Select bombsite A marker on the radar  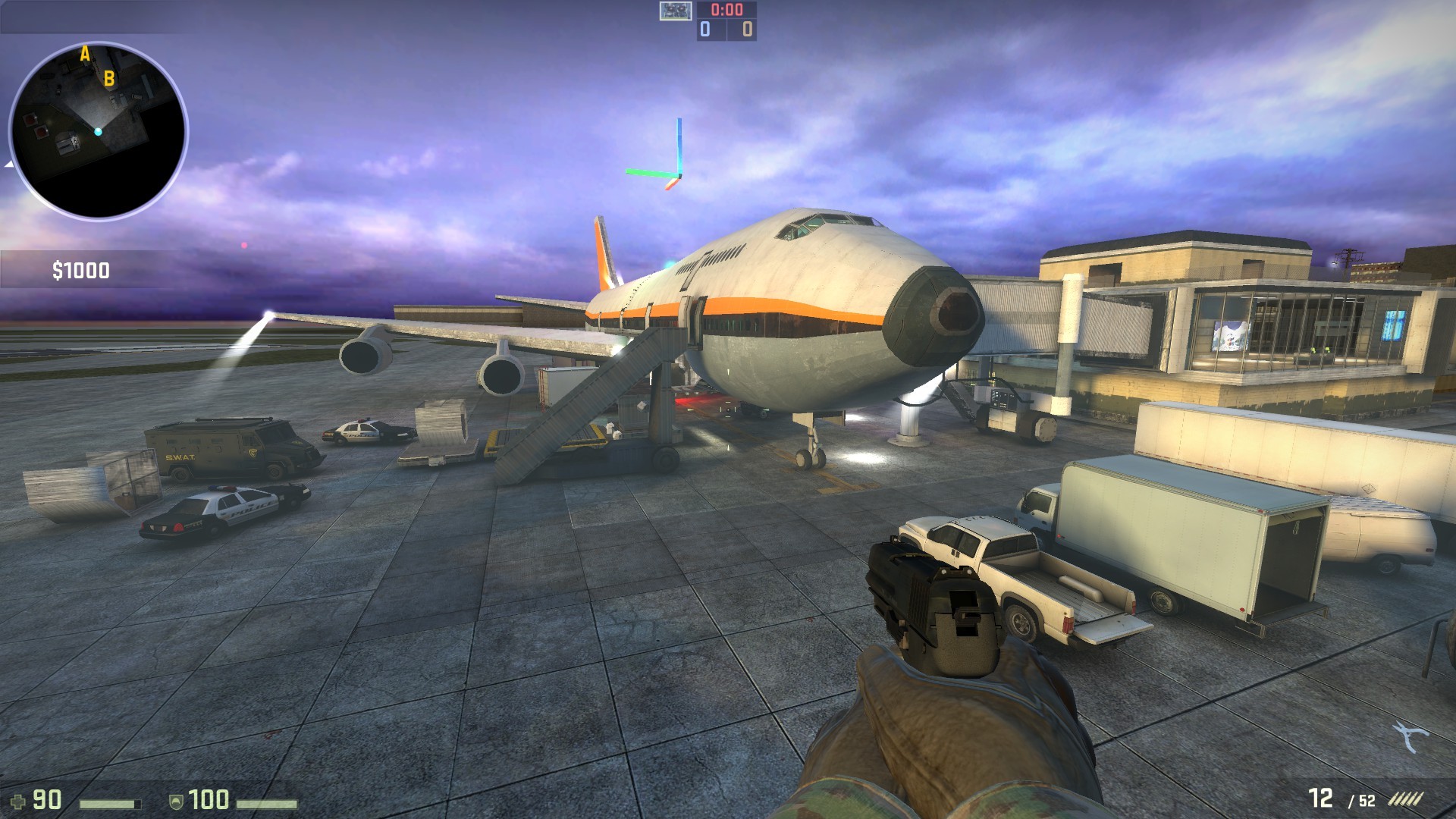click(84, 54)
